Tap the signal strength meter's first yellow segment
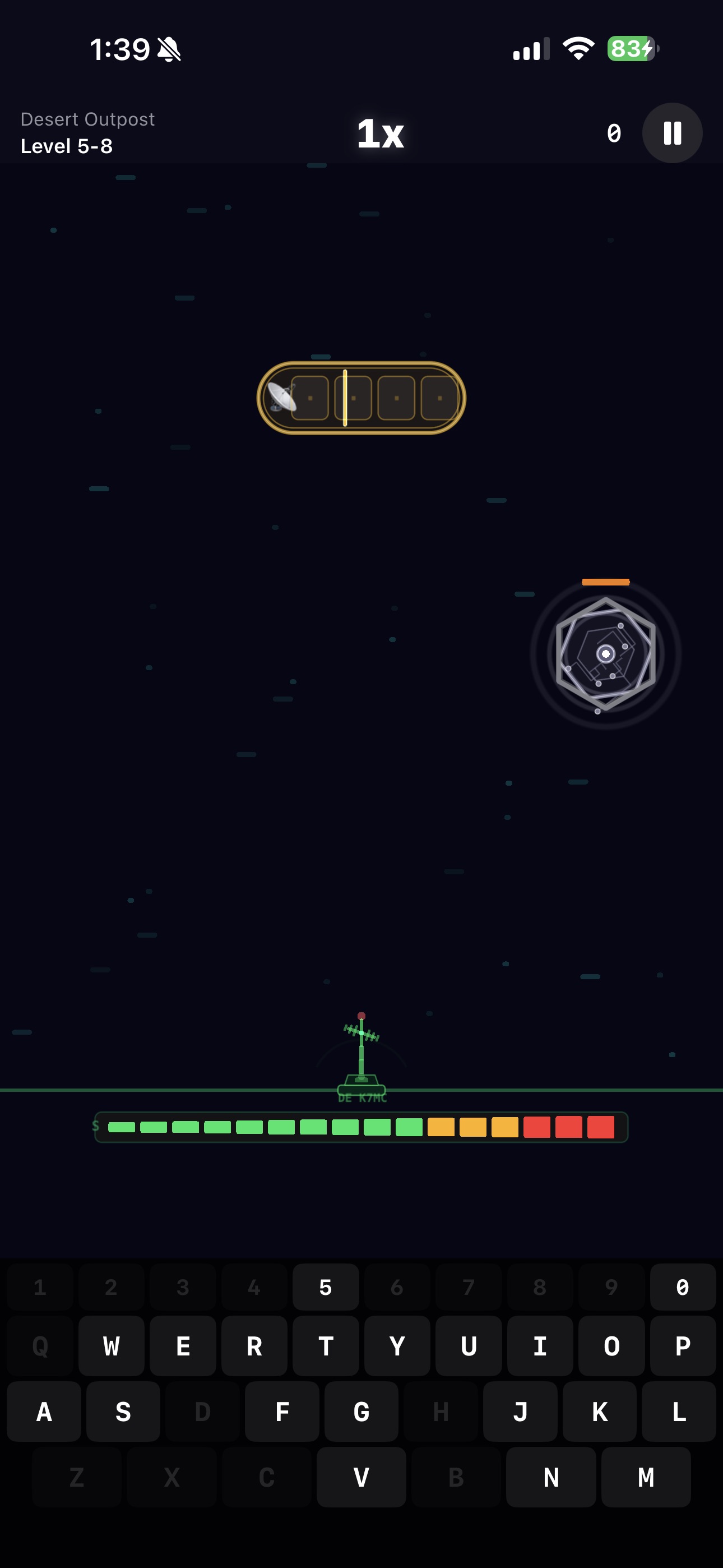This screenshot has height=1568, width=723. click(x=442, y=1127)
